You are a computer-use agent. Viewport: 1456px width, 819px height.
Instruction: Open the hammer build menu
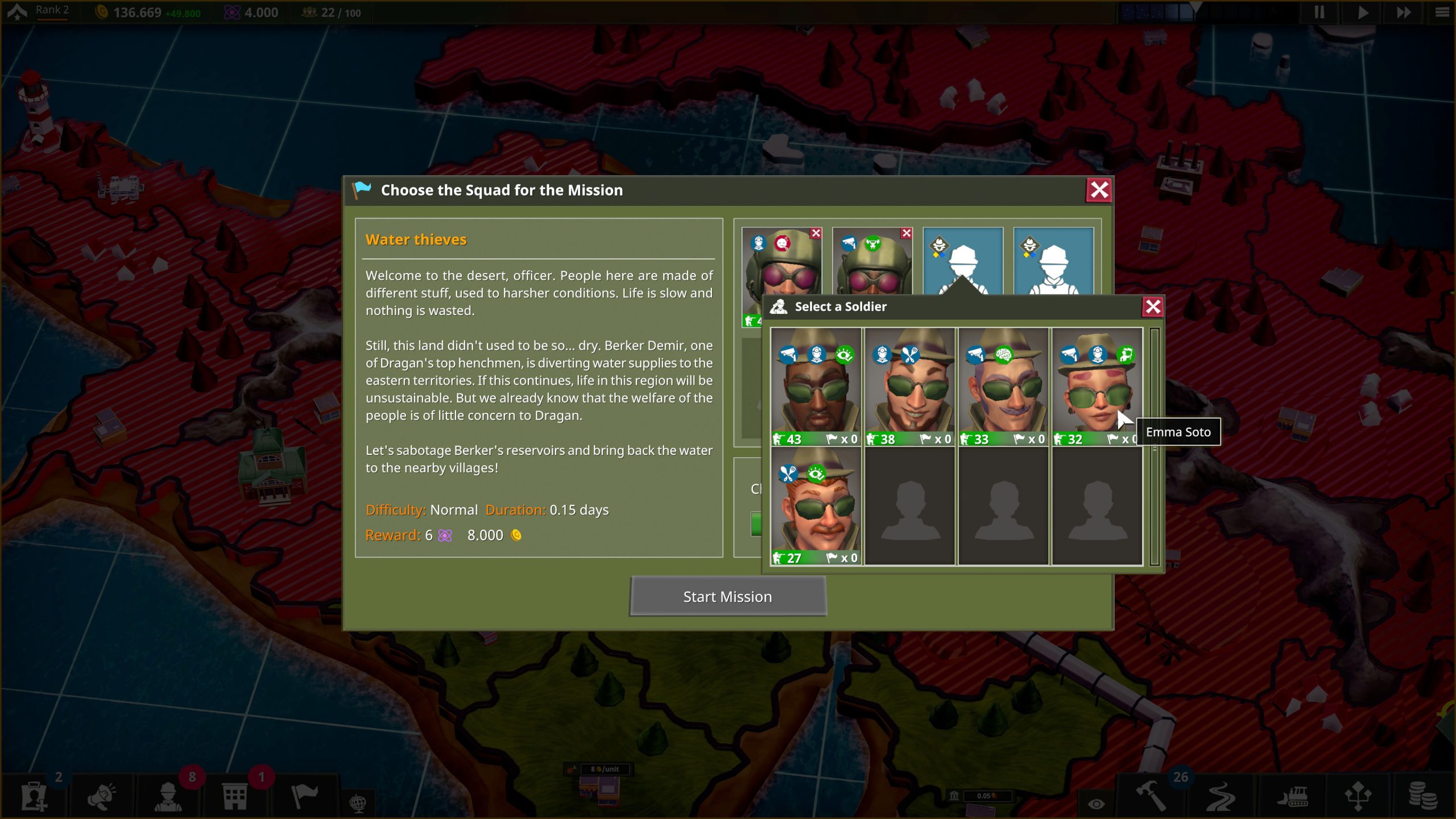click(1151, 796)
